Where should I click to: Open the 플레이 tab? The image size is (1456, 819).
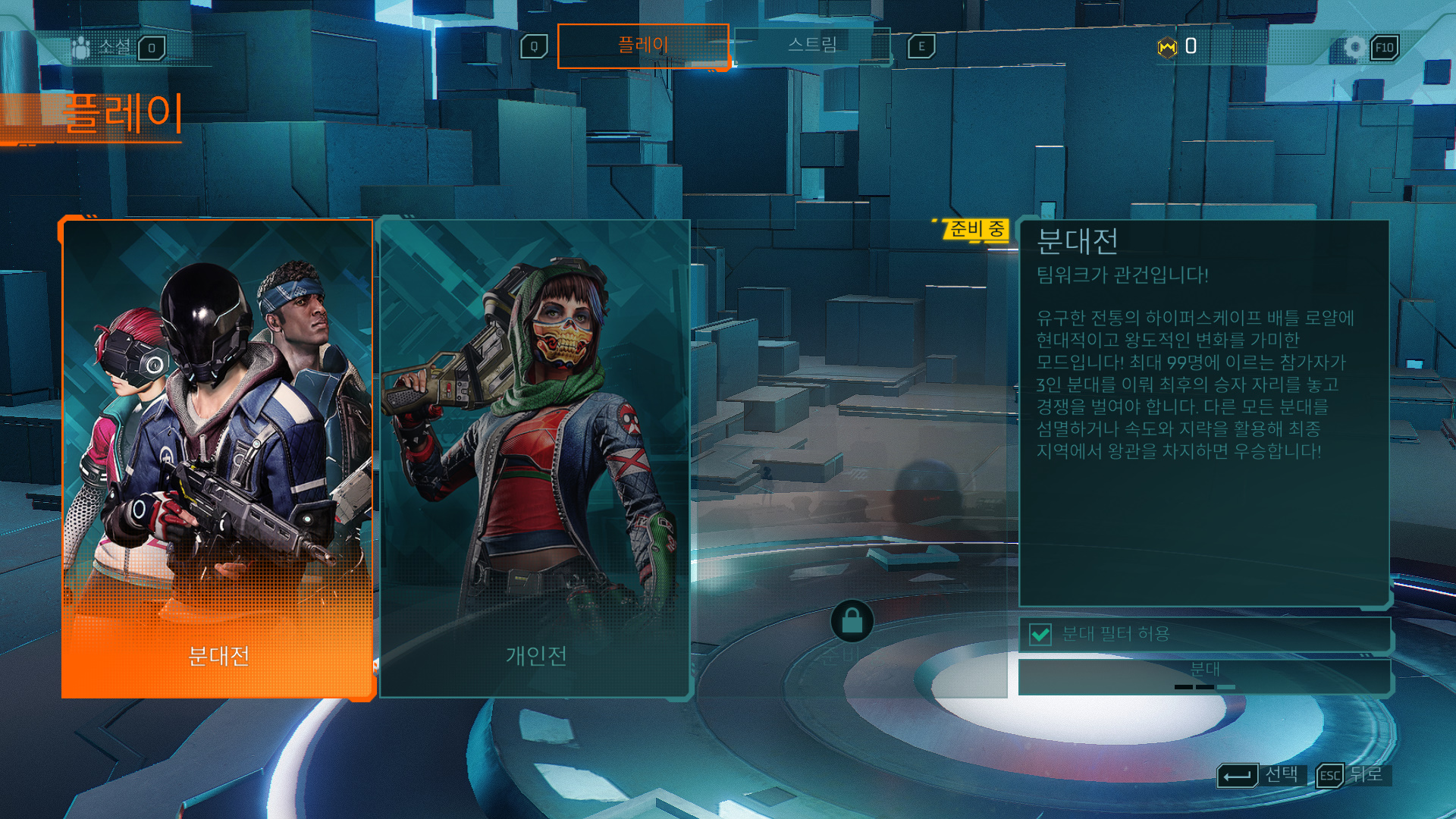tap(642, 45)
